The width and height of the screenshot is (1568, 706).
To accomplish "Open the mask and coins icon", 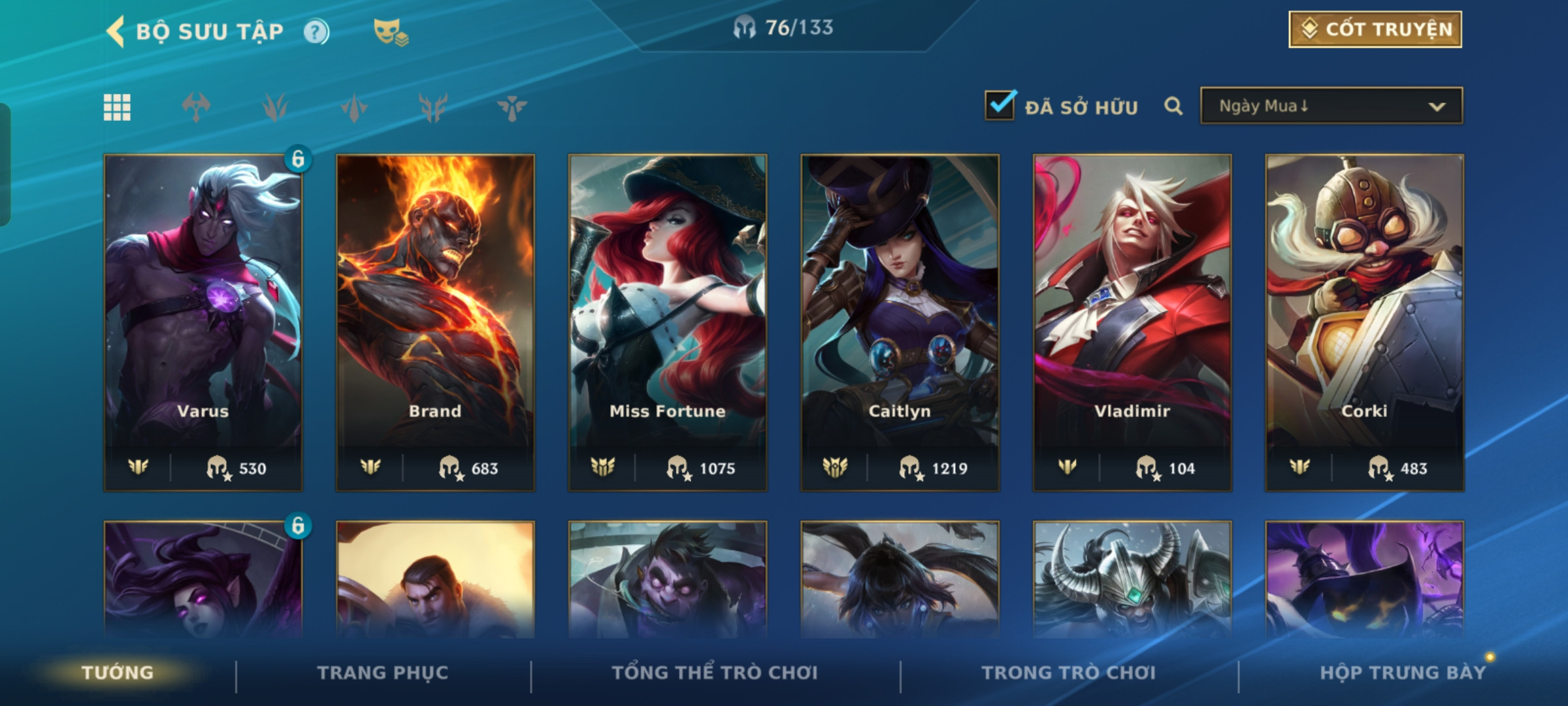I will coord(390,32).
